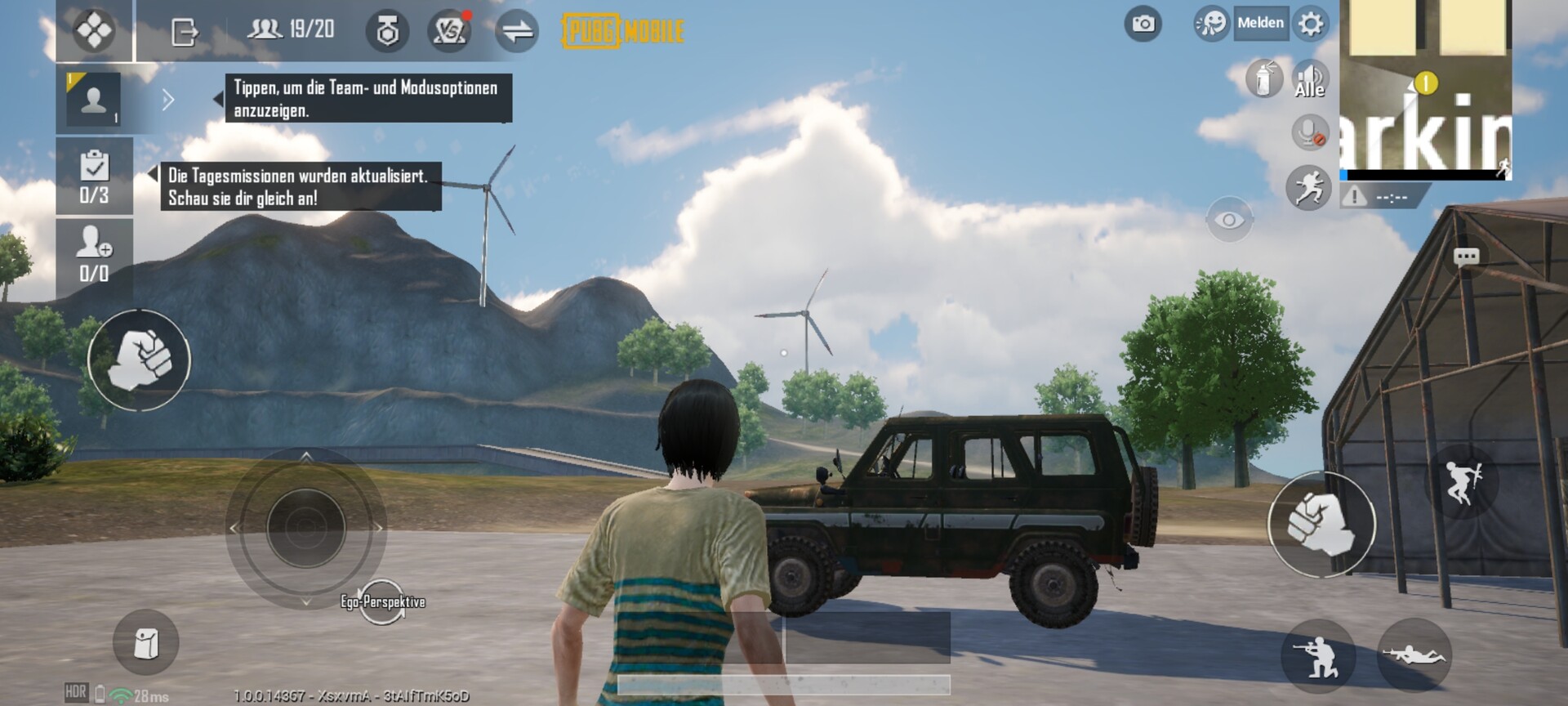Toggle the microphone button

[1310, 132]
